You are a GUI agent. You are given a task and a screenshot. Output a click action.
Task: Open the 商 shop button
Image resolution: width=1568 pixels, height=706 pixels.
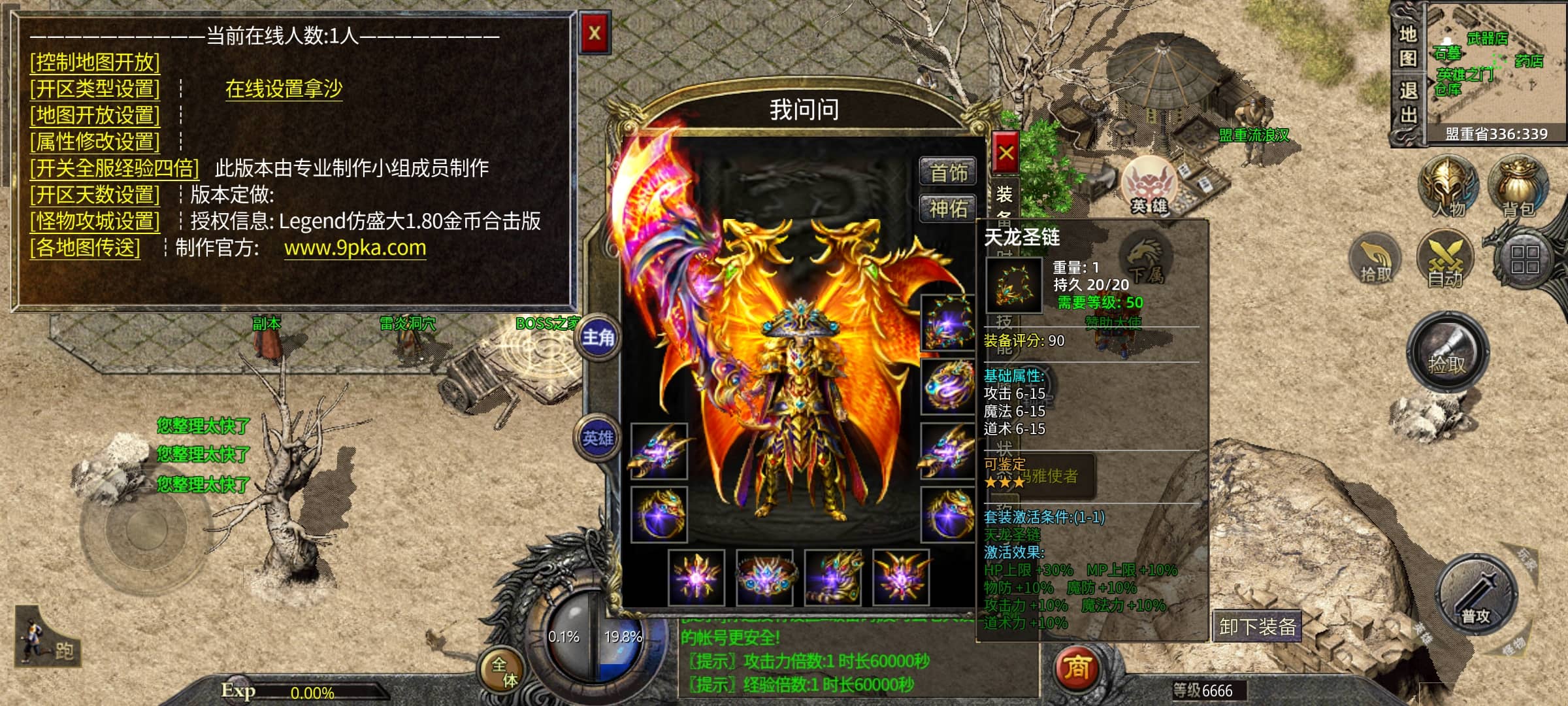point(1077,667)
